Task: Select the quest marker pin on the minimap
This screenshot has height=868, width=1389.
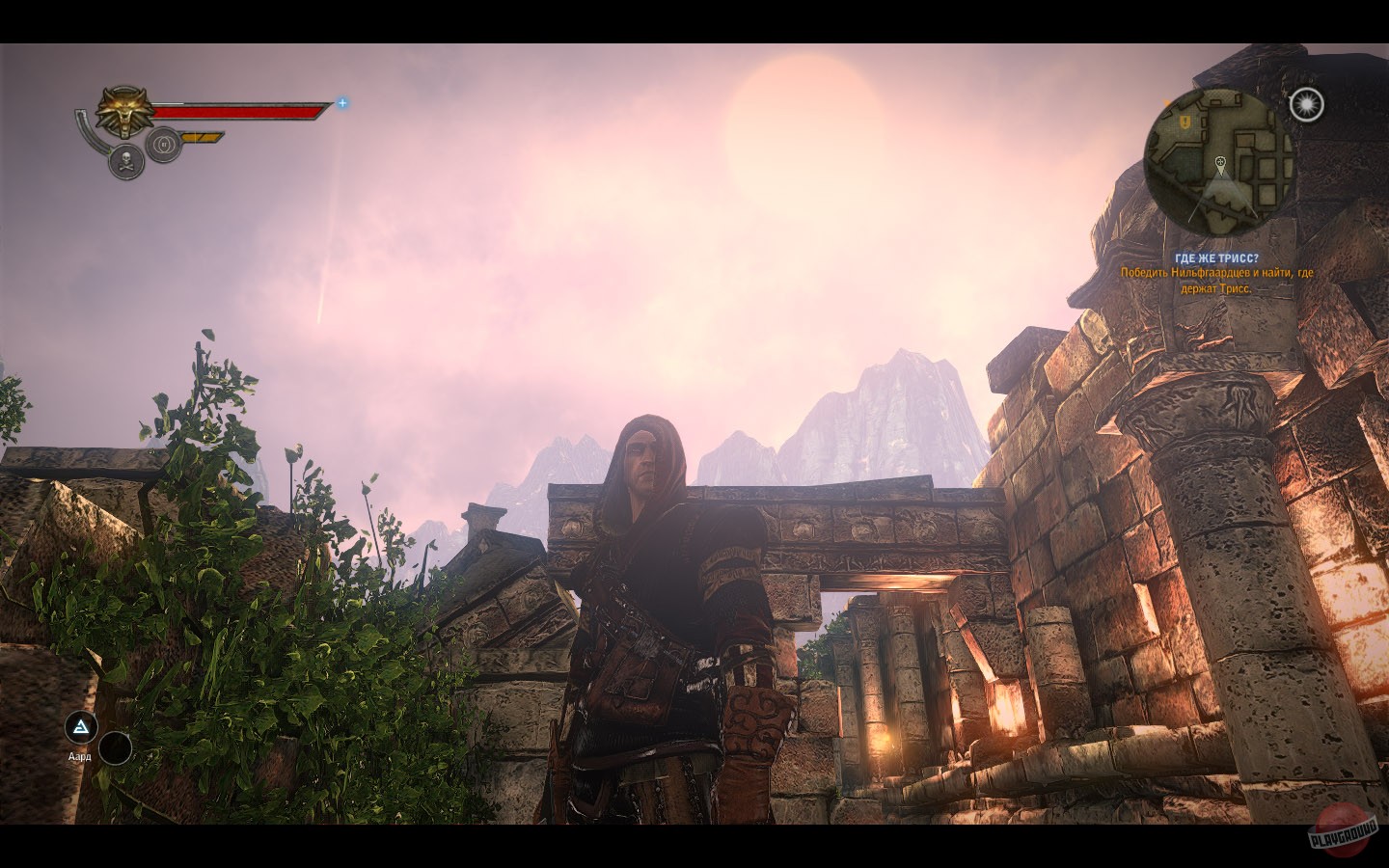Action: (x=1221, y=163)
